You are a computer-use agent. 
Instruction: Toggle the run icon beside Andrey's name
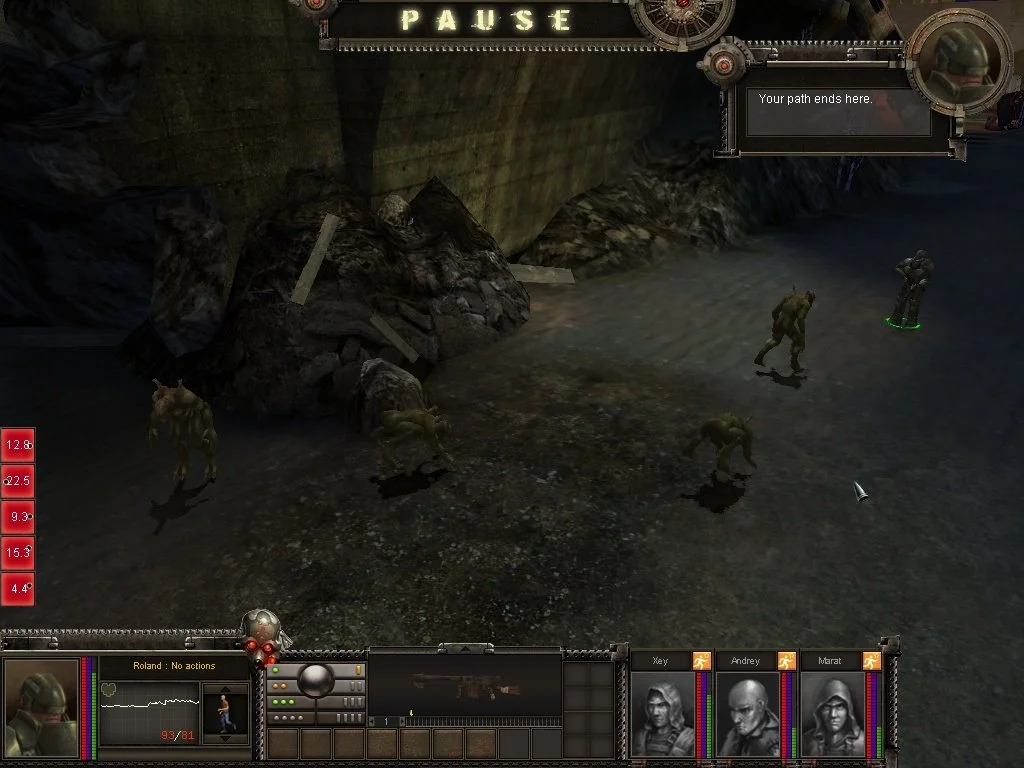[x=787, y=660]
